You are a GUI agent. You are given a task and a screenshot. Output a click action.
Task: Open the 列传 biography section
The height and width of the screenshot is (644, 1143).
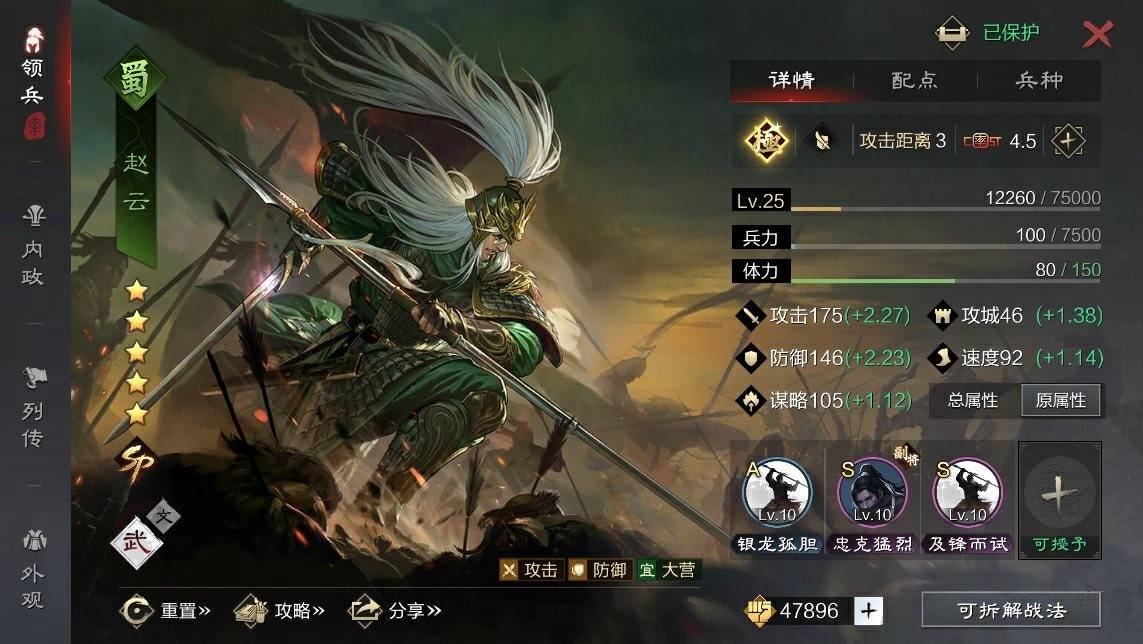(33, 407)
